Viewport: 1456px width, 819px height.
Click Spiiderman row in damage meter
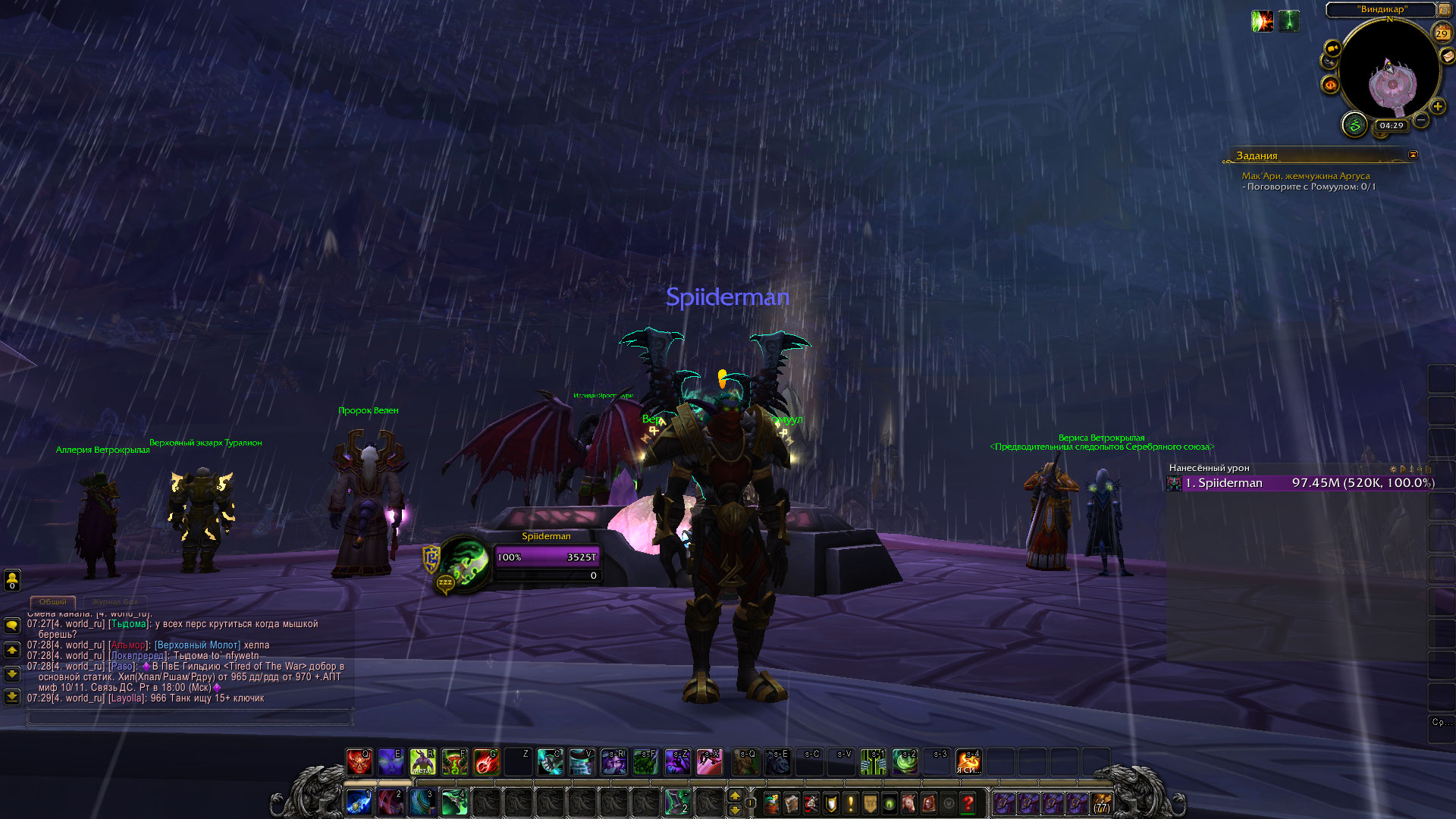[x=1301, y=483]
